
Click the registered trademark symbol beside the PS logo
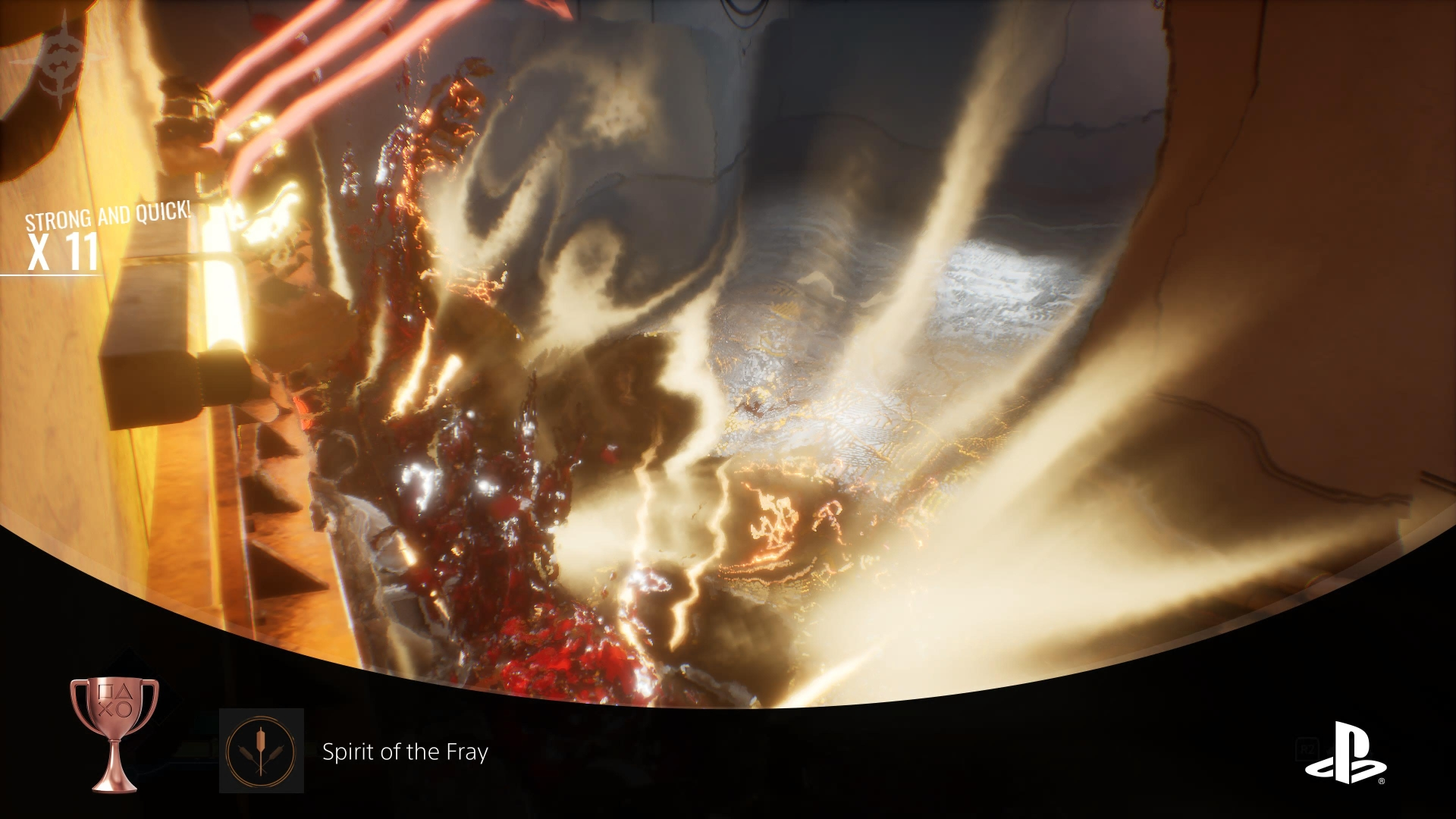pyautogui.click(x=1382, y=780)
